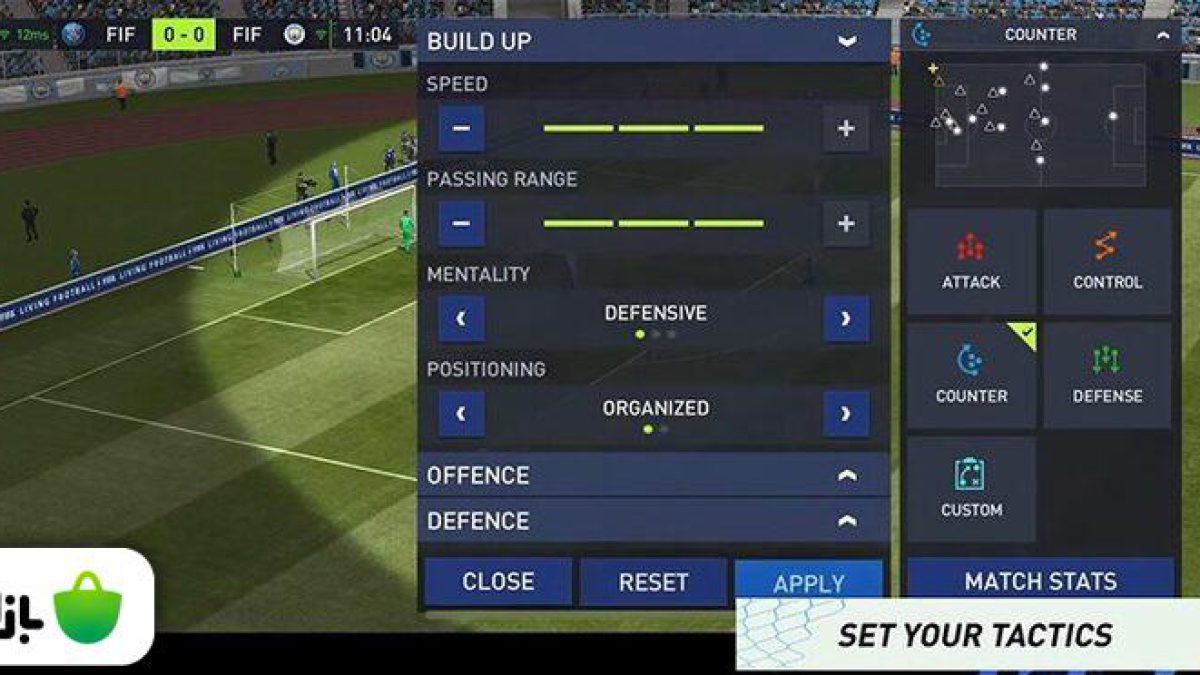
Task: Lower the Passing Range setting
Action: pos(461,223)
